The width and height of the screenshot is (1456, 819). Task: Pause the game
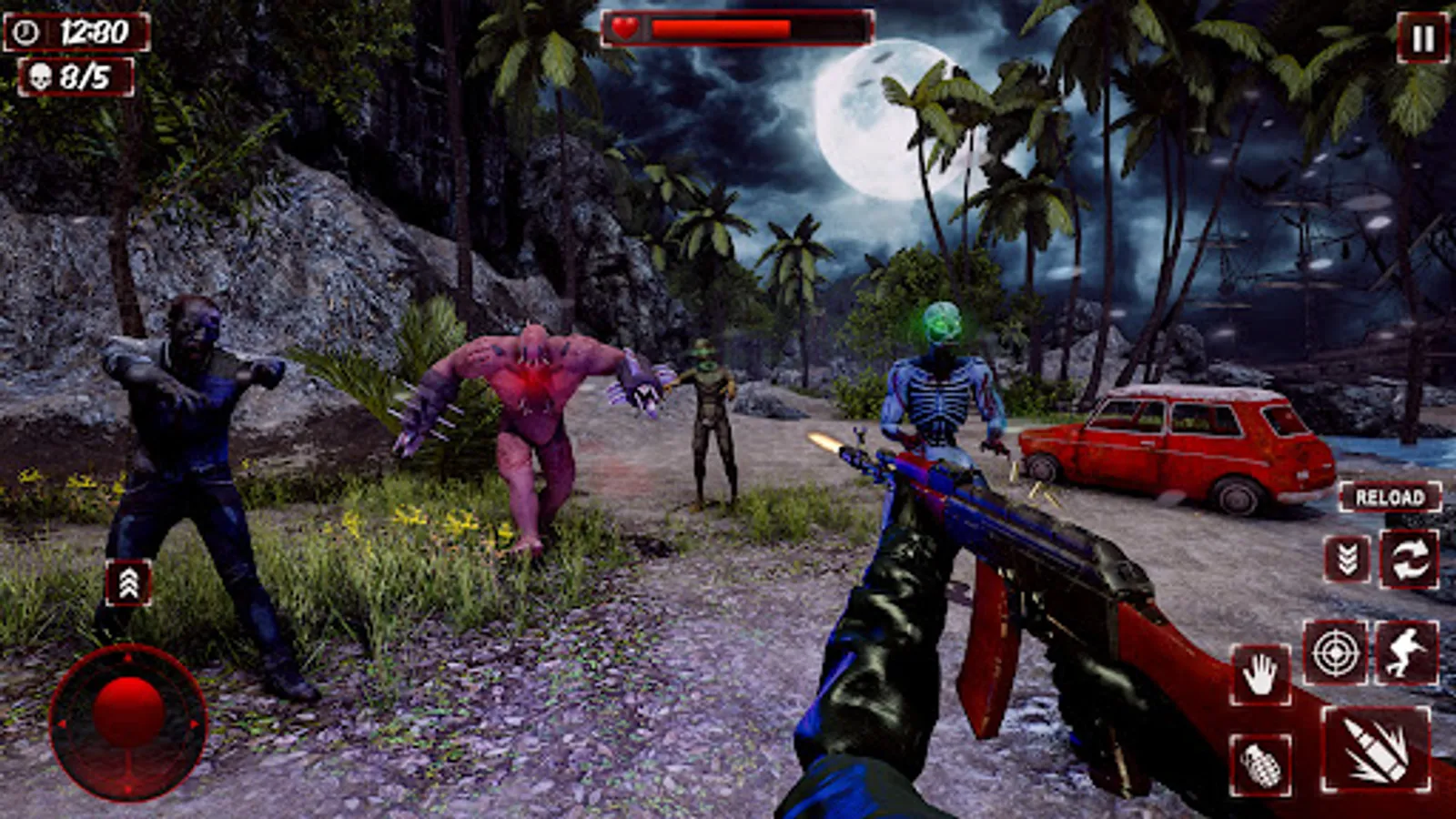[x=1422, y=38]
